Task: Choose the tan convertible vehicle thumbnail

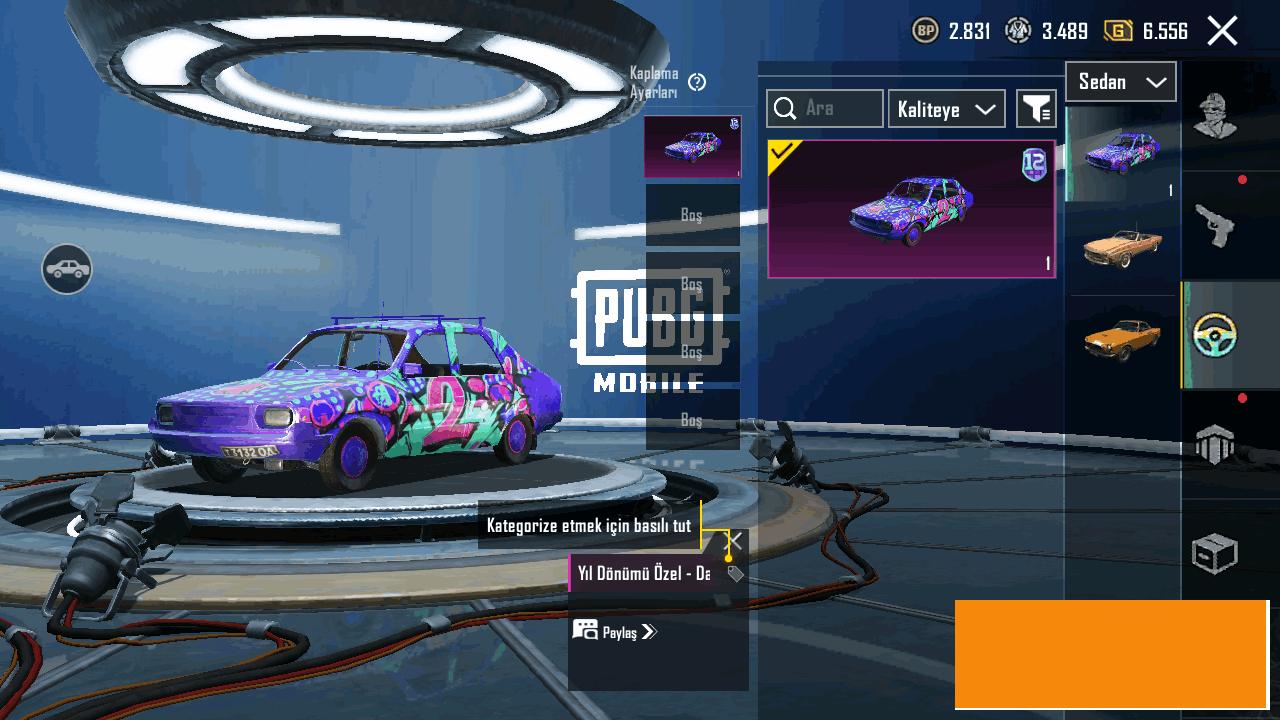Action: pyautogui.click(x=1122, y=247)
